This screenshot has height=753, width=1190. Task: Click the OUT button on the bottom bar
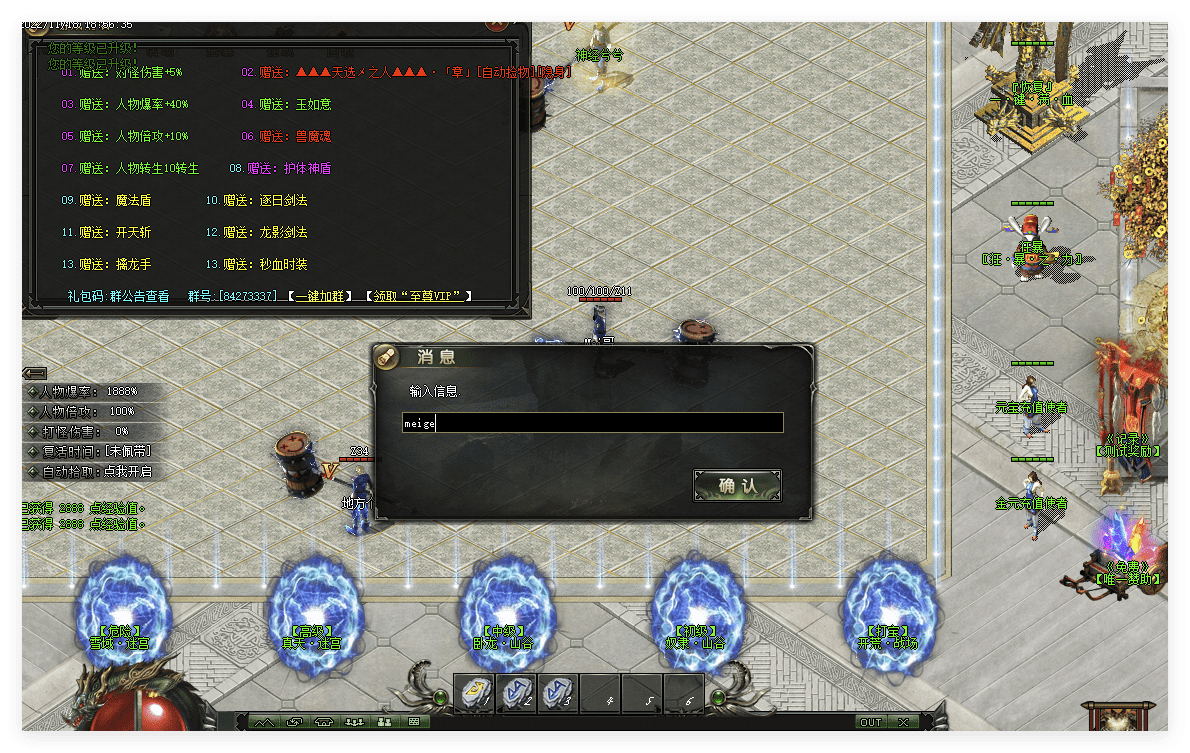tap(871, 722)
